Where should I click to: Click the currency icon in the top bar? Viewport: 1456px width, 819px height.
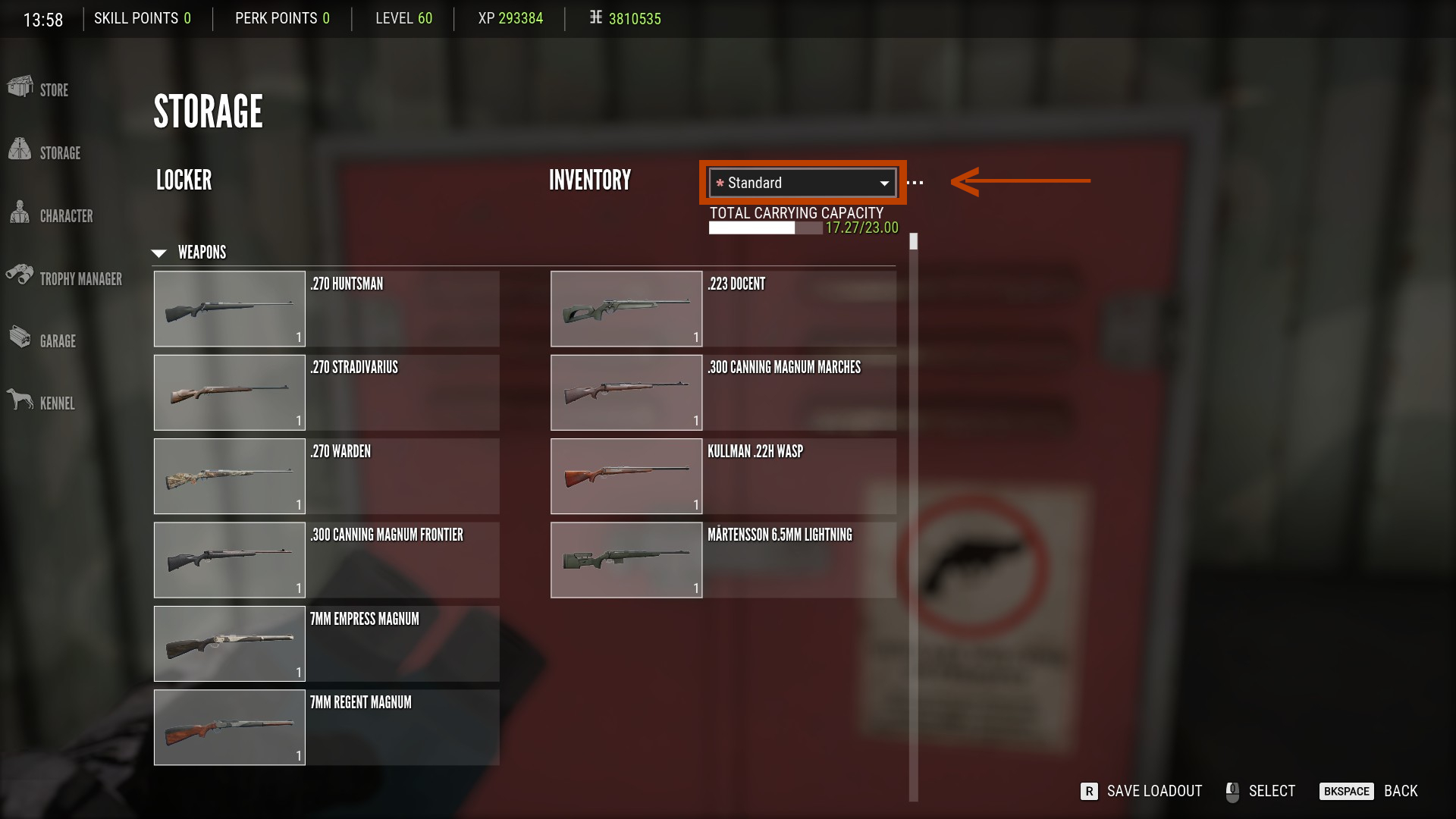tap(595, 18)
